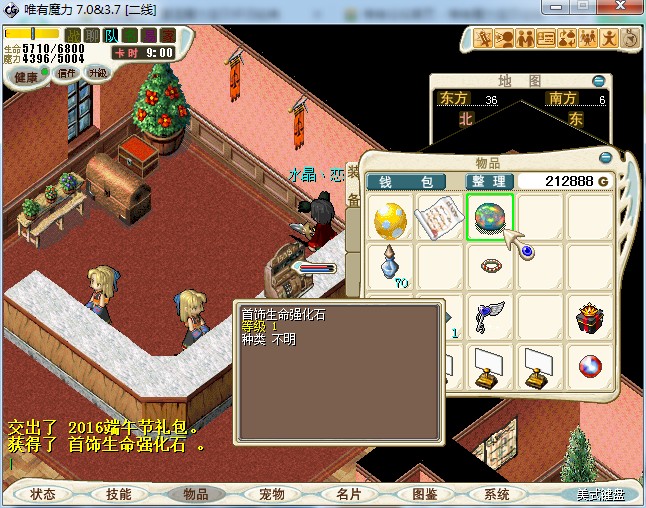The width and height of the screenshot is (646, 508).
Task: Open the 图鉴 album menu
Action: 424,494
